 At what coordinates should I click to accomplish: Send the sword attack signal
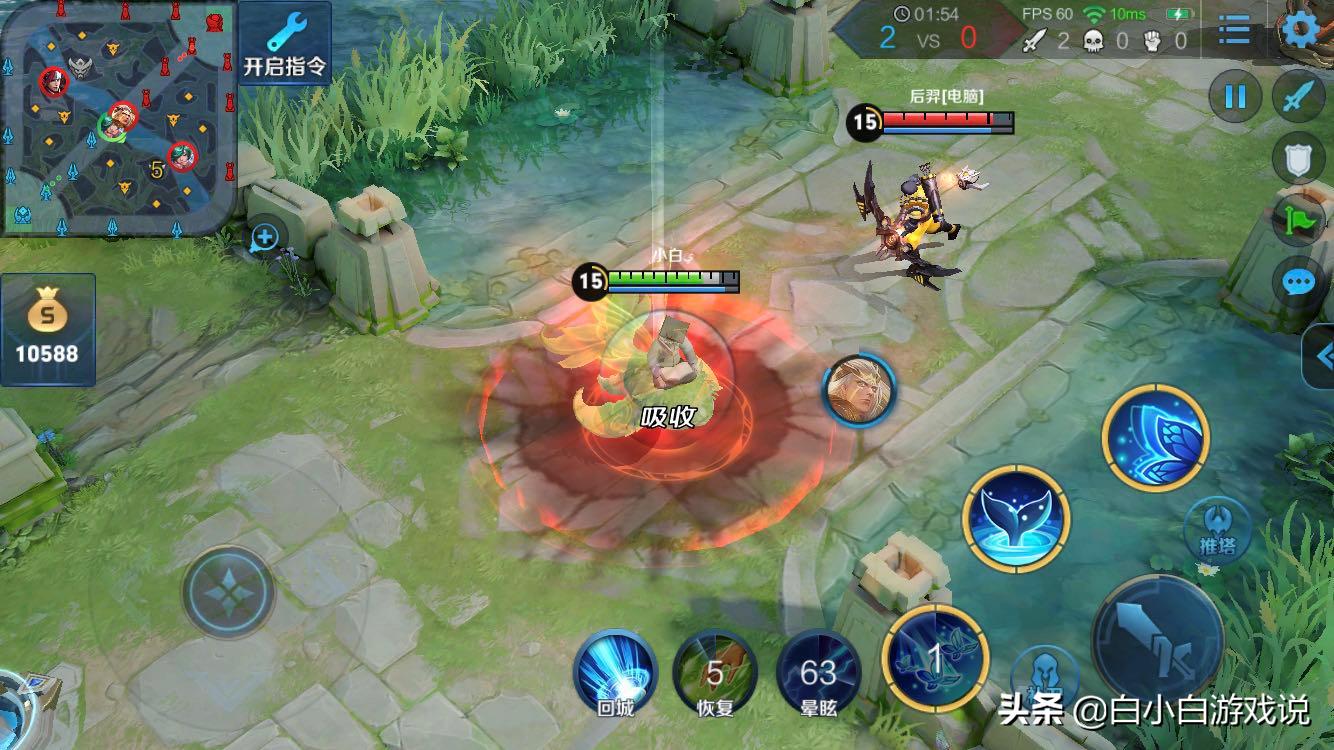tap(1298, 97)
